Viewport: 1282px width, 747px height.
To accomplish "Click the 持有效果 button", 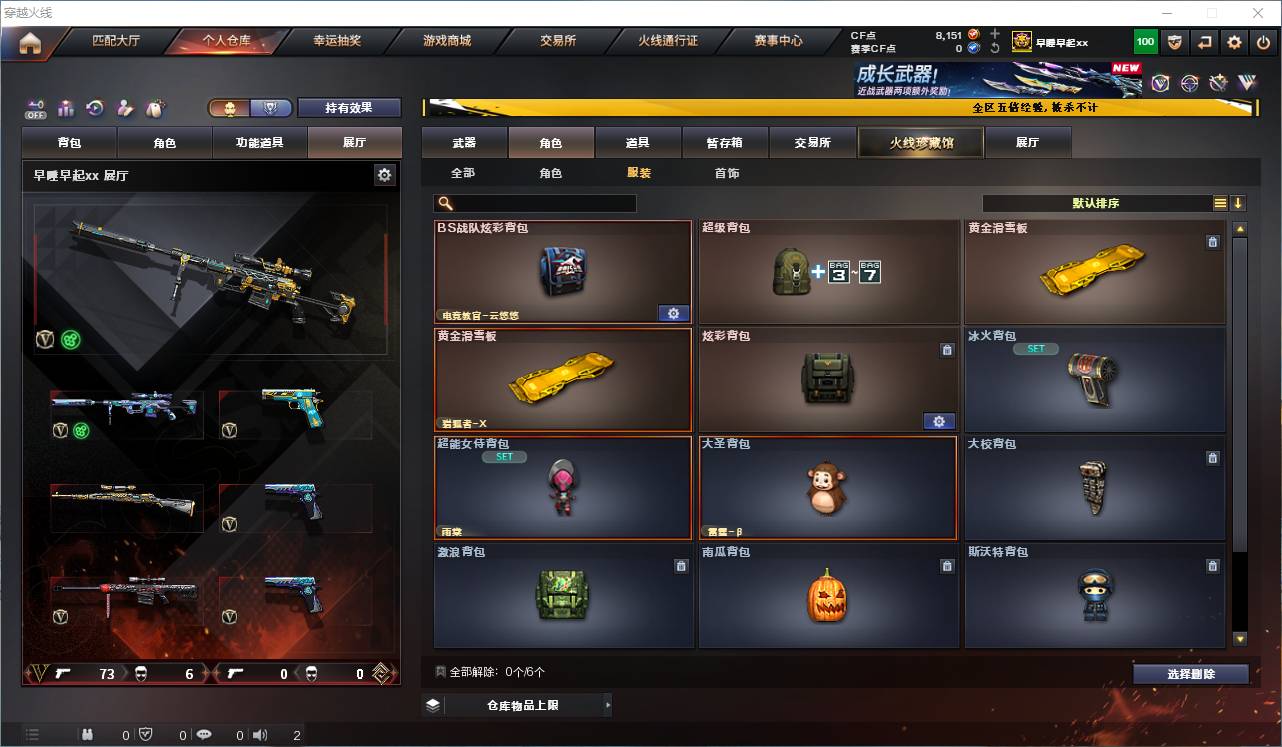I will 348,107.
